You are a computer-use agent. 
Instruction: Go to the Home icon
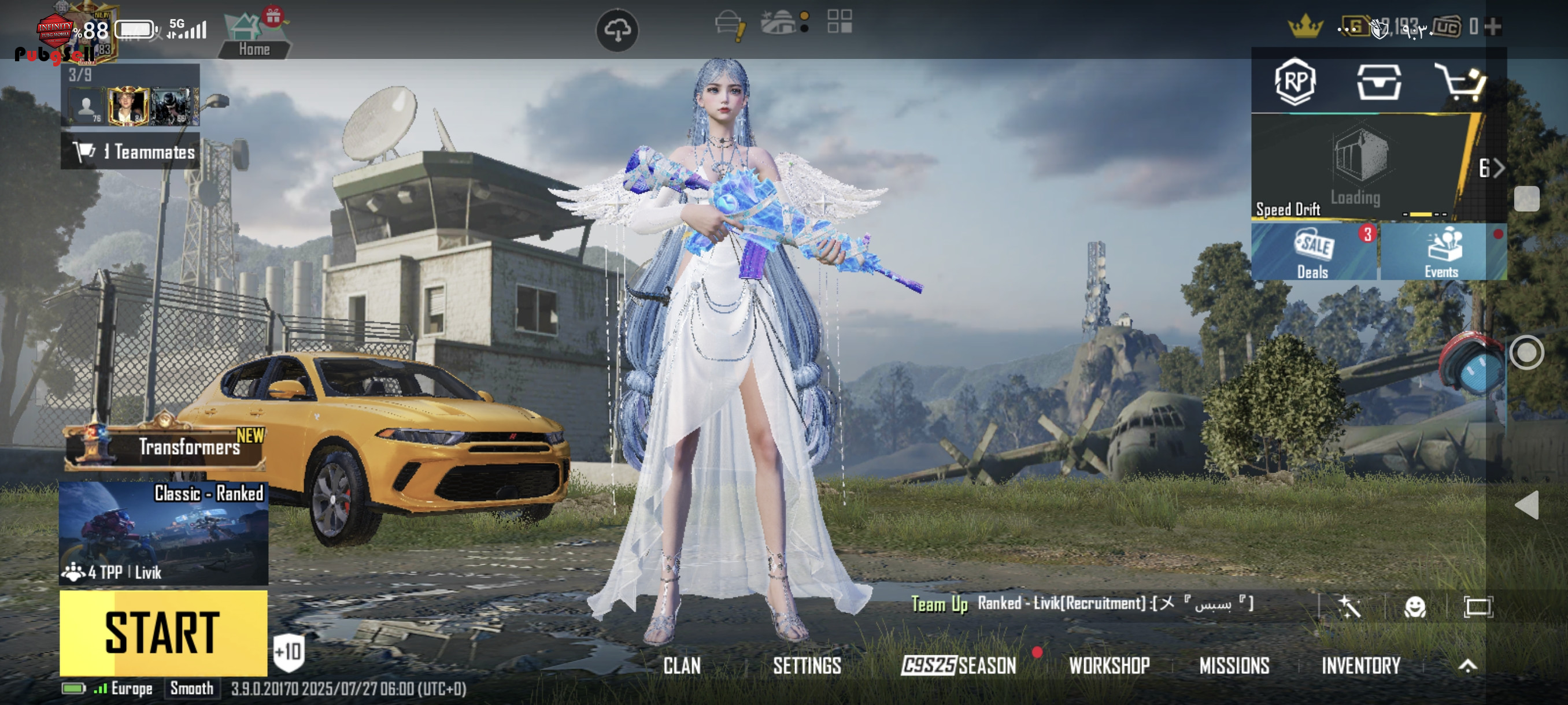point(253,35)
